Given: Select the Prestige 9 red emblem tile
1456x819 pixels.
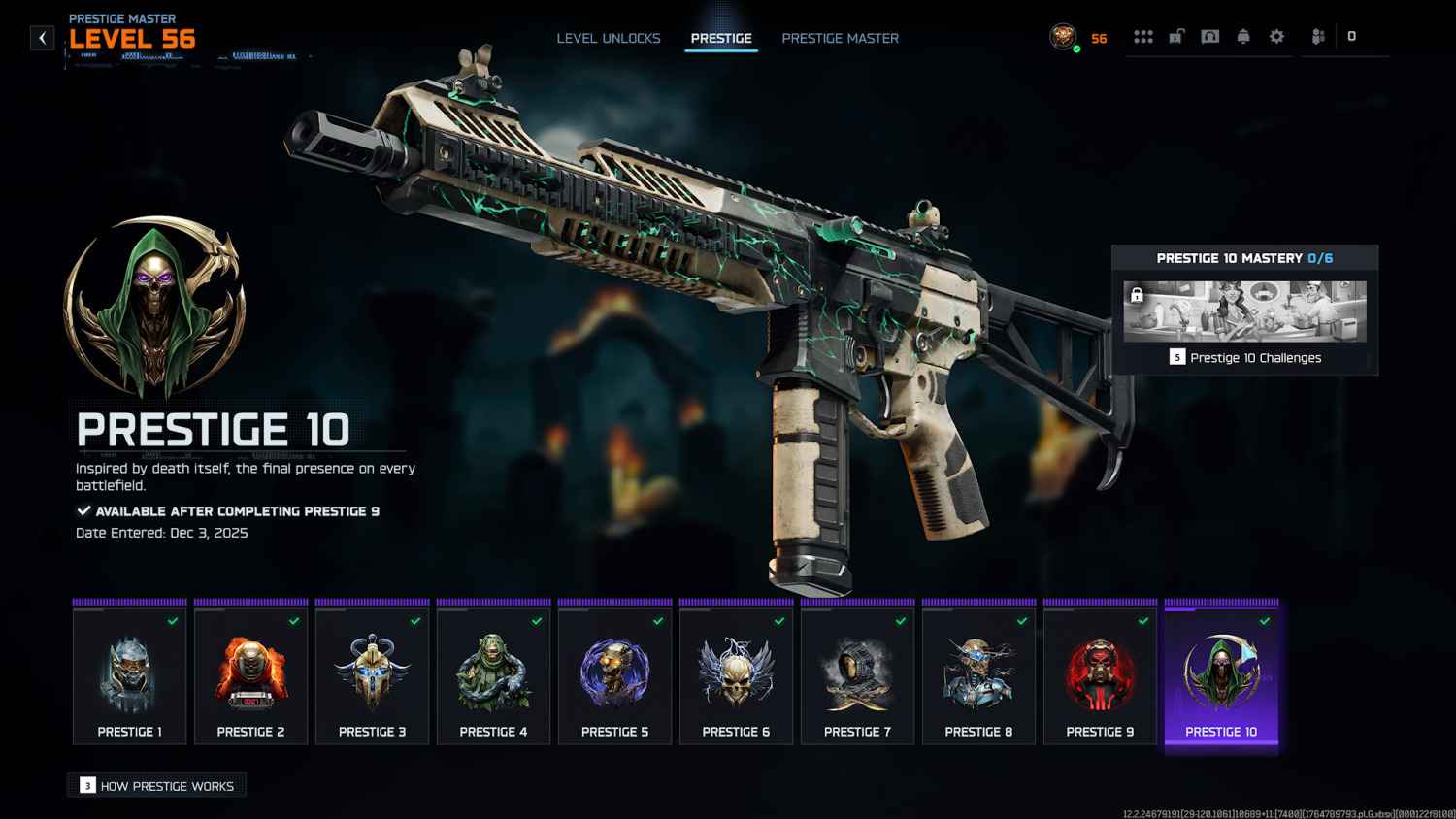Looking at the screenshot, I should click(1101, 675).
